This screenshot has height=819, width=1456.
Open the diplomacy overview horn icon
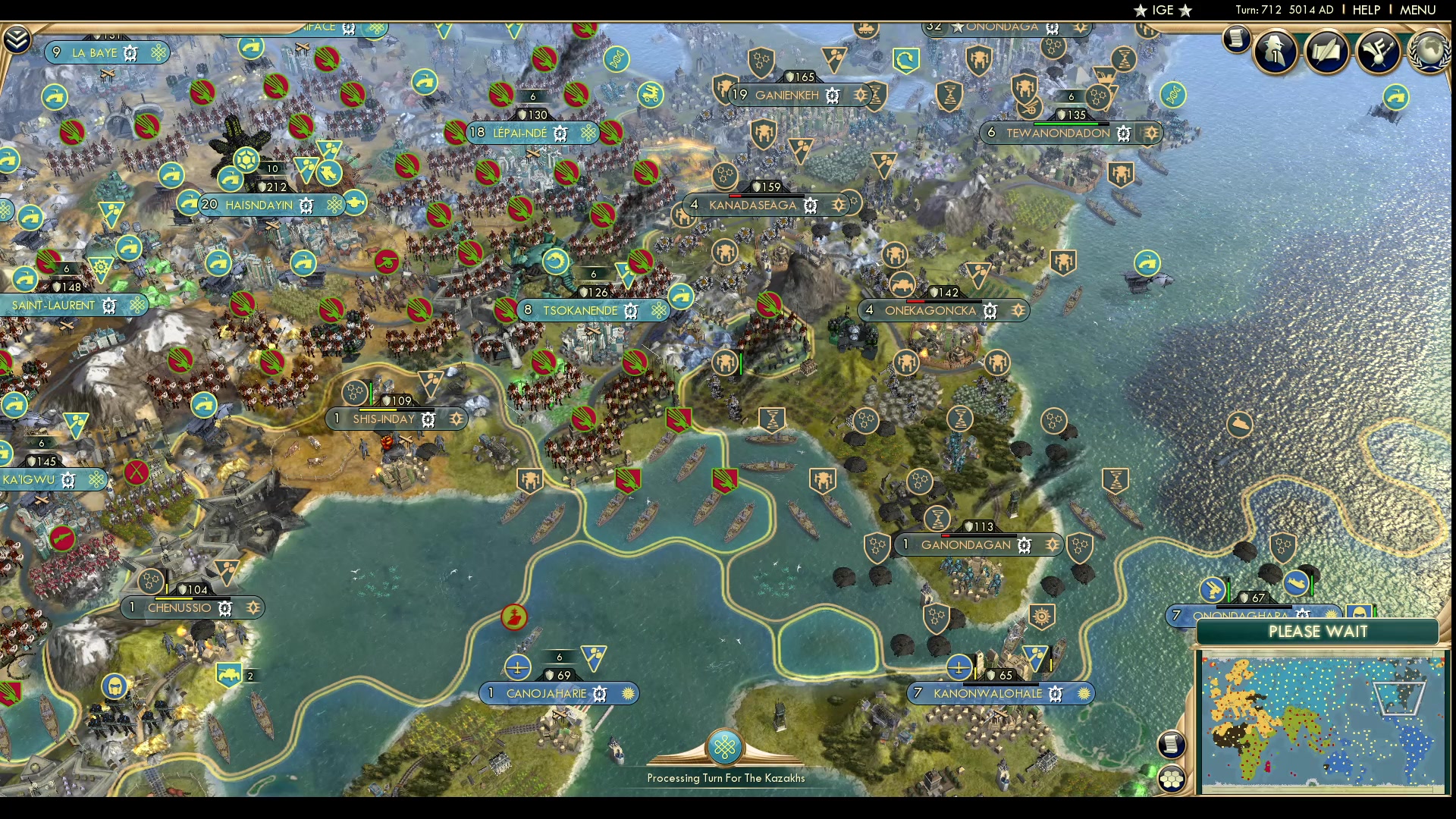pos(1377,51)
